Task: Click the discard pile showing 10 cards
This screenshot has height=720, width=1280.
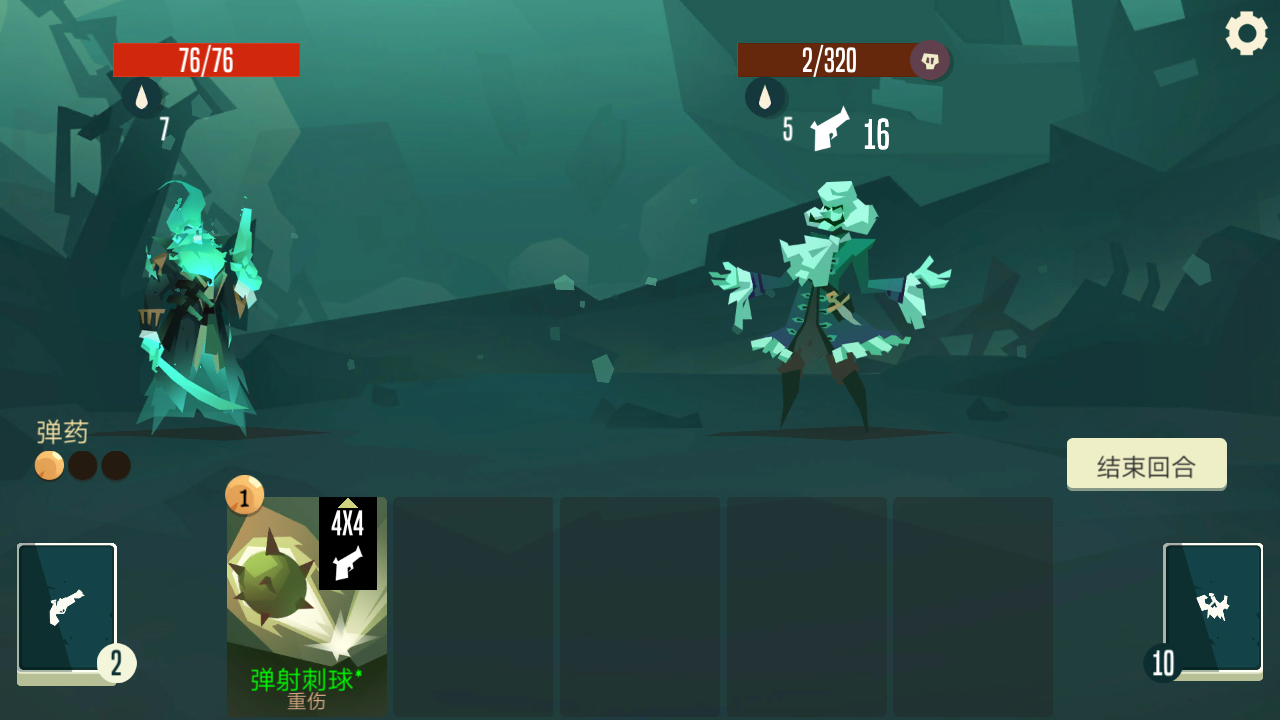Action: click(1211, 604)
